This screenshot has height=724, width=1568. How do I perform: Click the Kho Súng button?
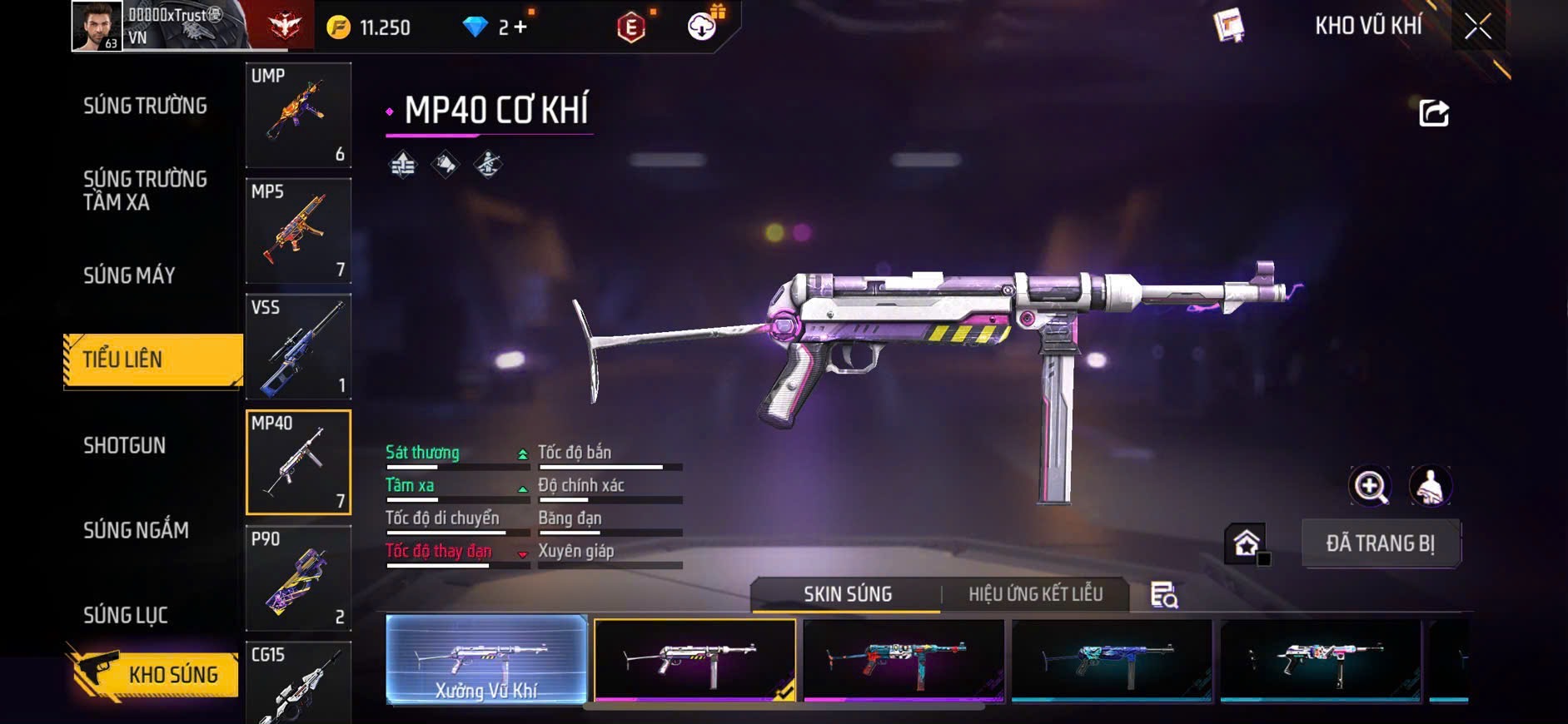tap(154, 674)
